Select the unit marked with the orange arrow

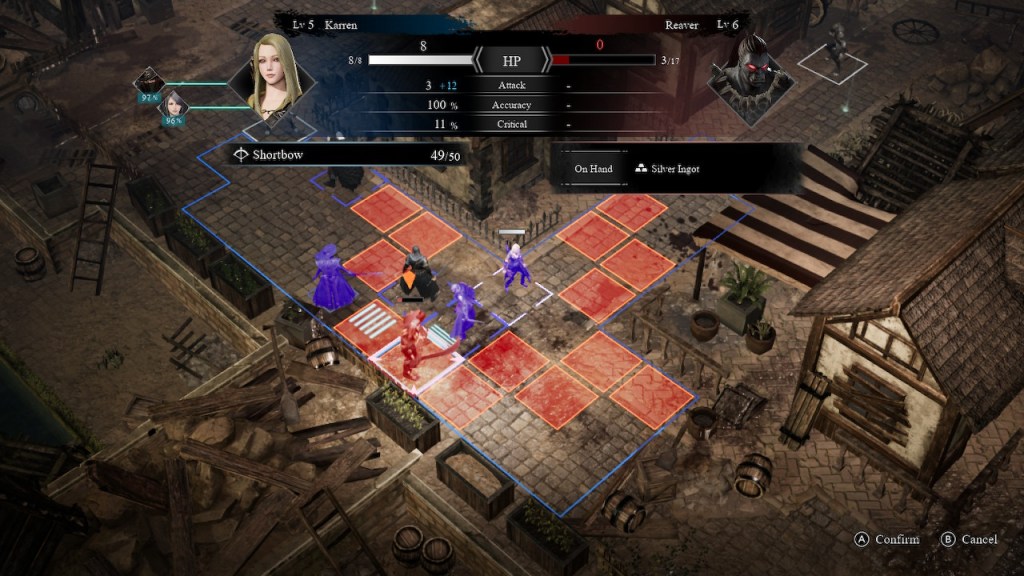[418, 274]
